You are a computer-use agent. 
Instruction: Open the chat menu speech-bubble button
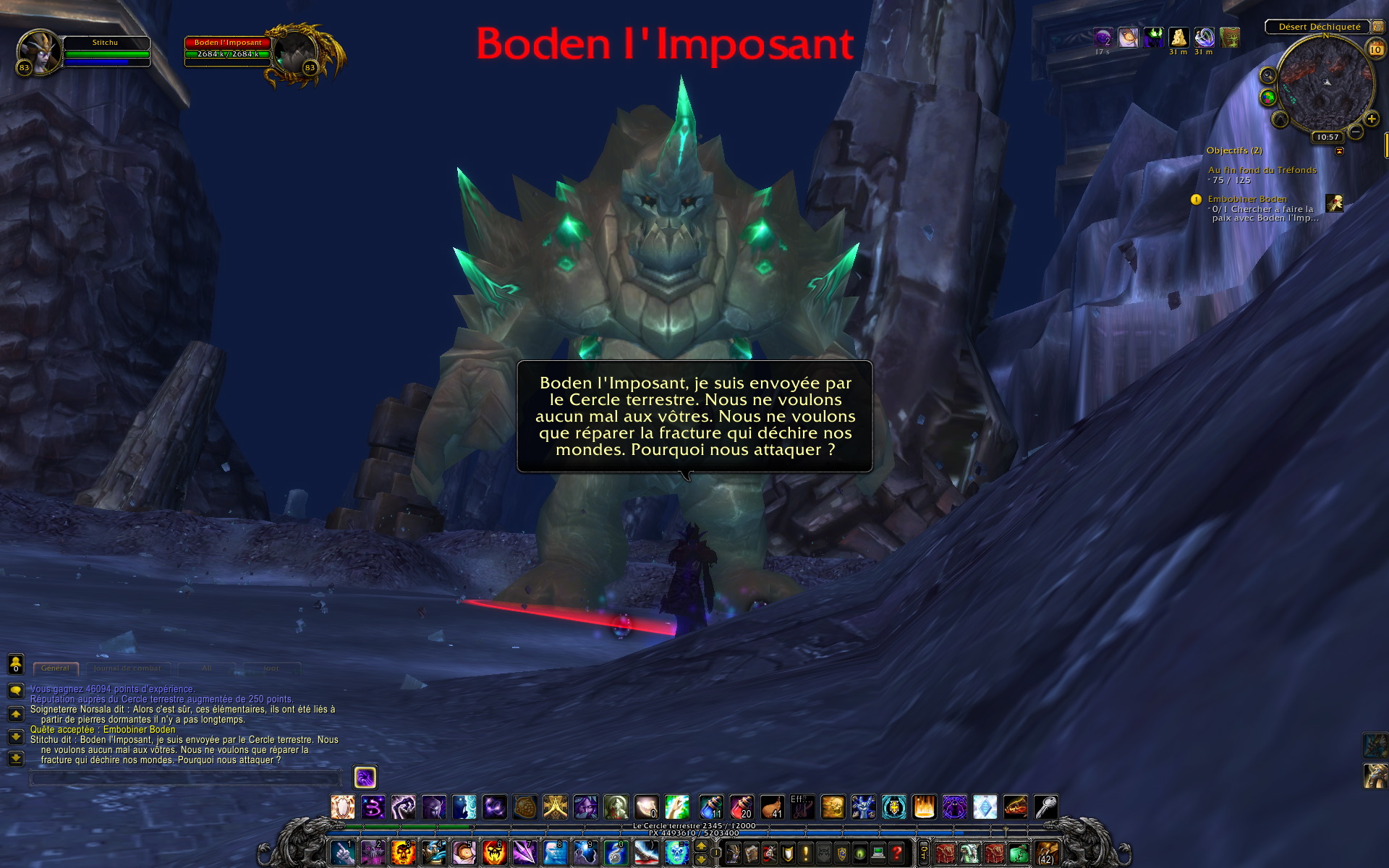pyautogui.click(x=15, y=690)
